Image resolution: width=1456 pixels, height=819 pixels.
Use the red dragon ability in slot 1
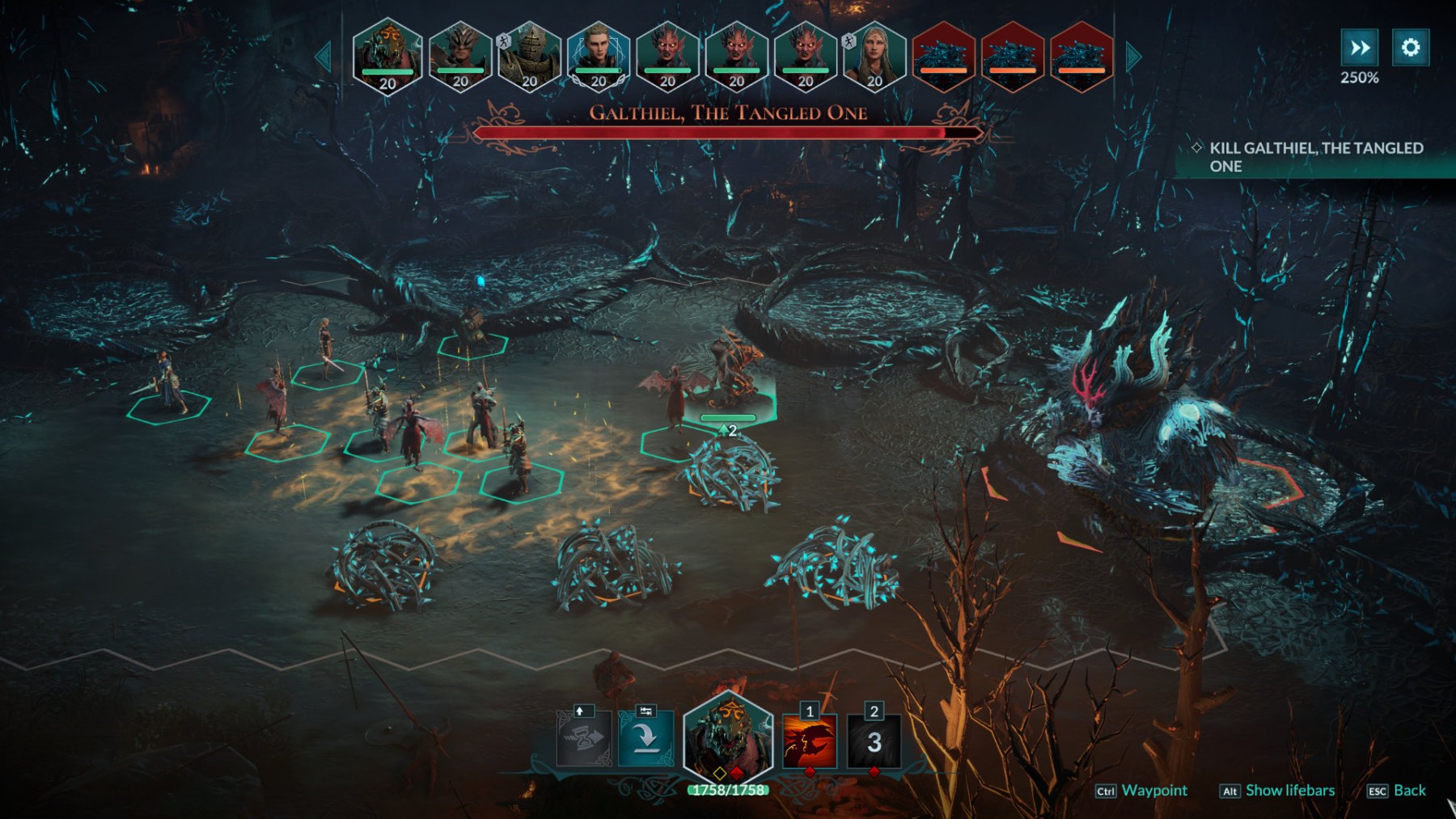(809, 742)
